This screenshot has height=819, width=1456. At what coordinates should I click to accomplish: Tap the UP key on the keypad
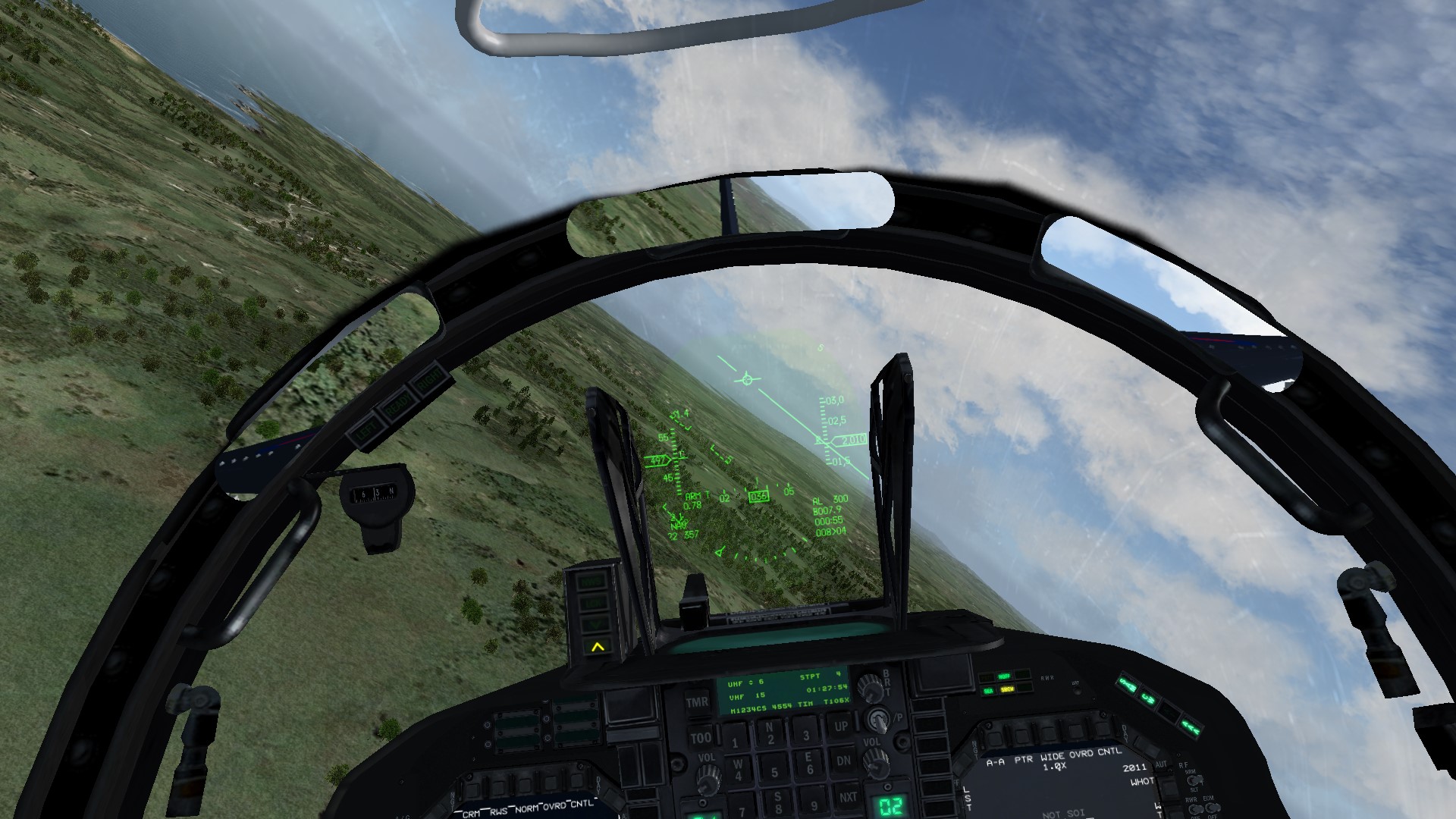coord(841,726)
